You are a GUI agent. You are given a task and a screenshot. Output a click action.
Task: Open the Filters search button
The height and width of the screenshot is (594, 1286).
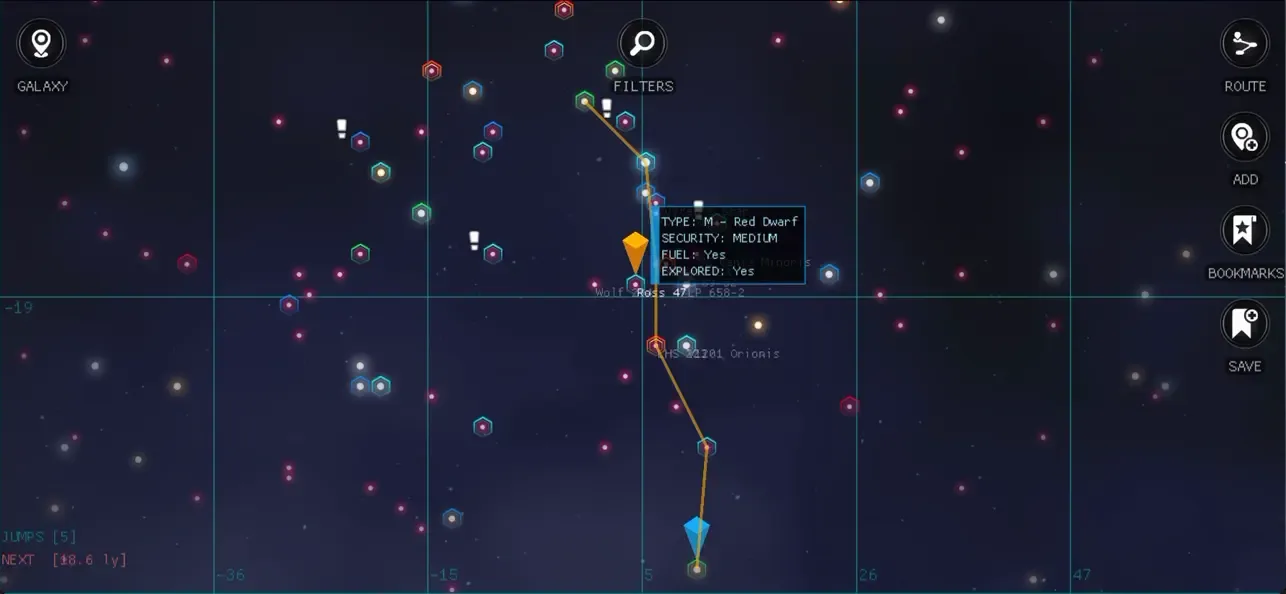642,44
